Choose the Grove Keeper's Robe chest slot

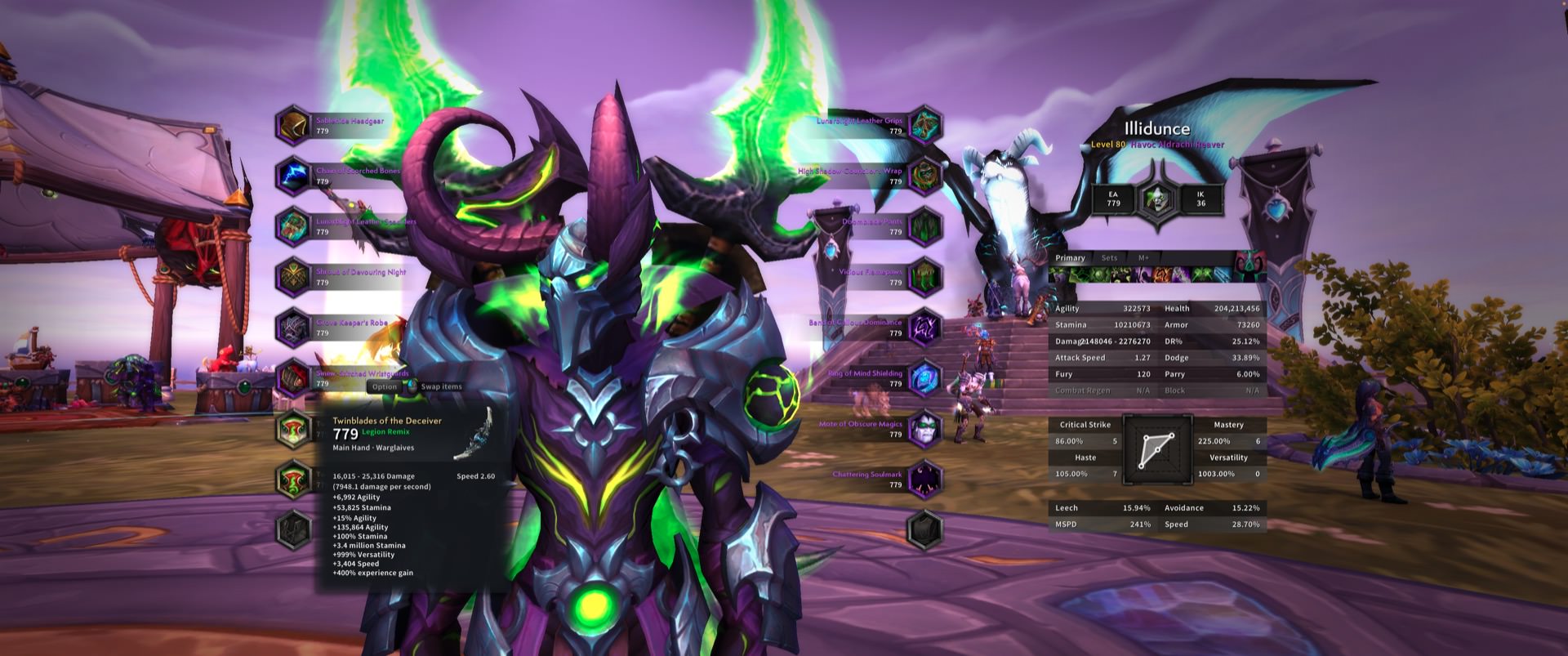(293, 328)
